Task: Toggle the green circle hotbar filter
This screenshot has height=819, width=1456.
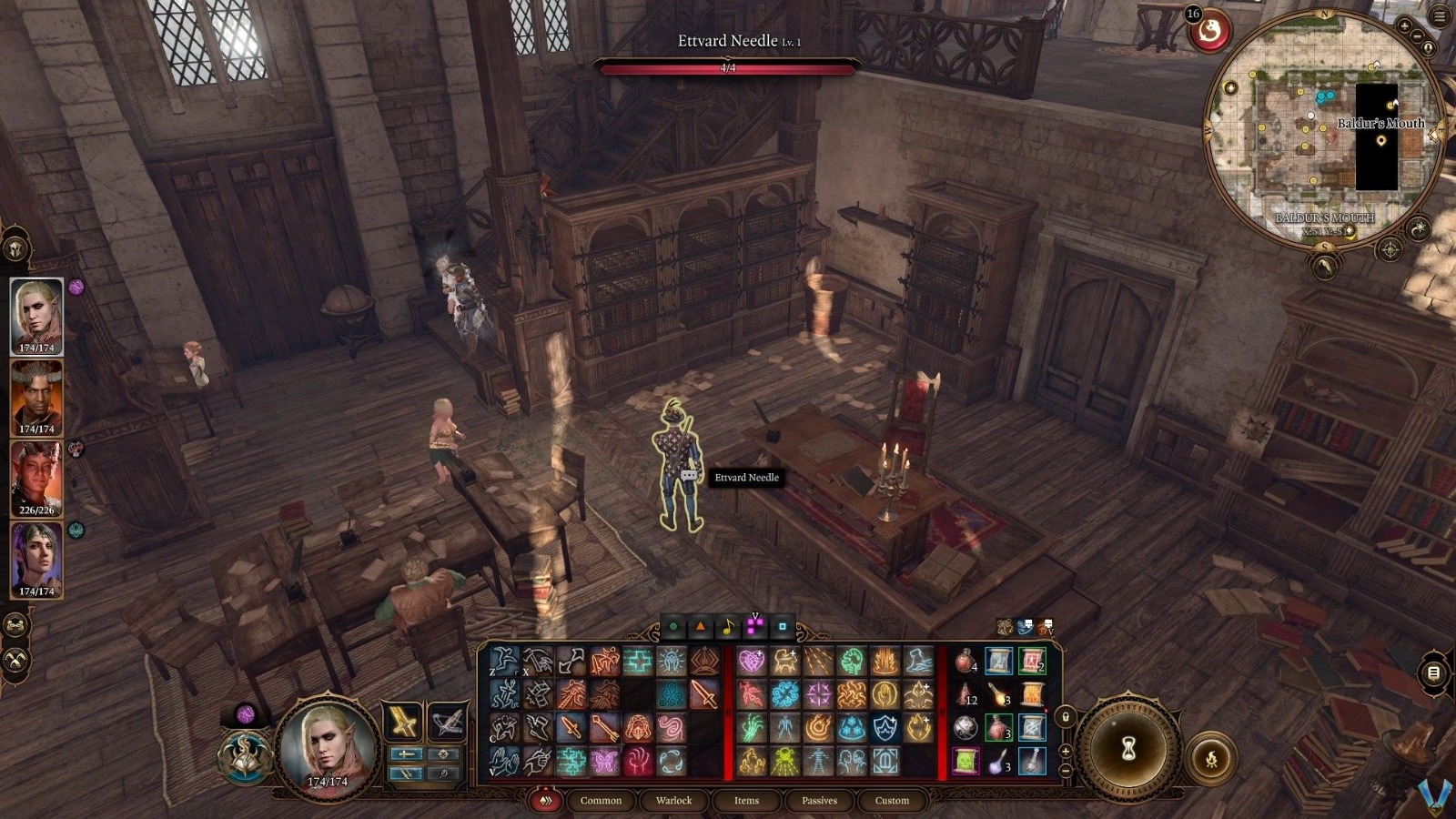Action: 673,627
